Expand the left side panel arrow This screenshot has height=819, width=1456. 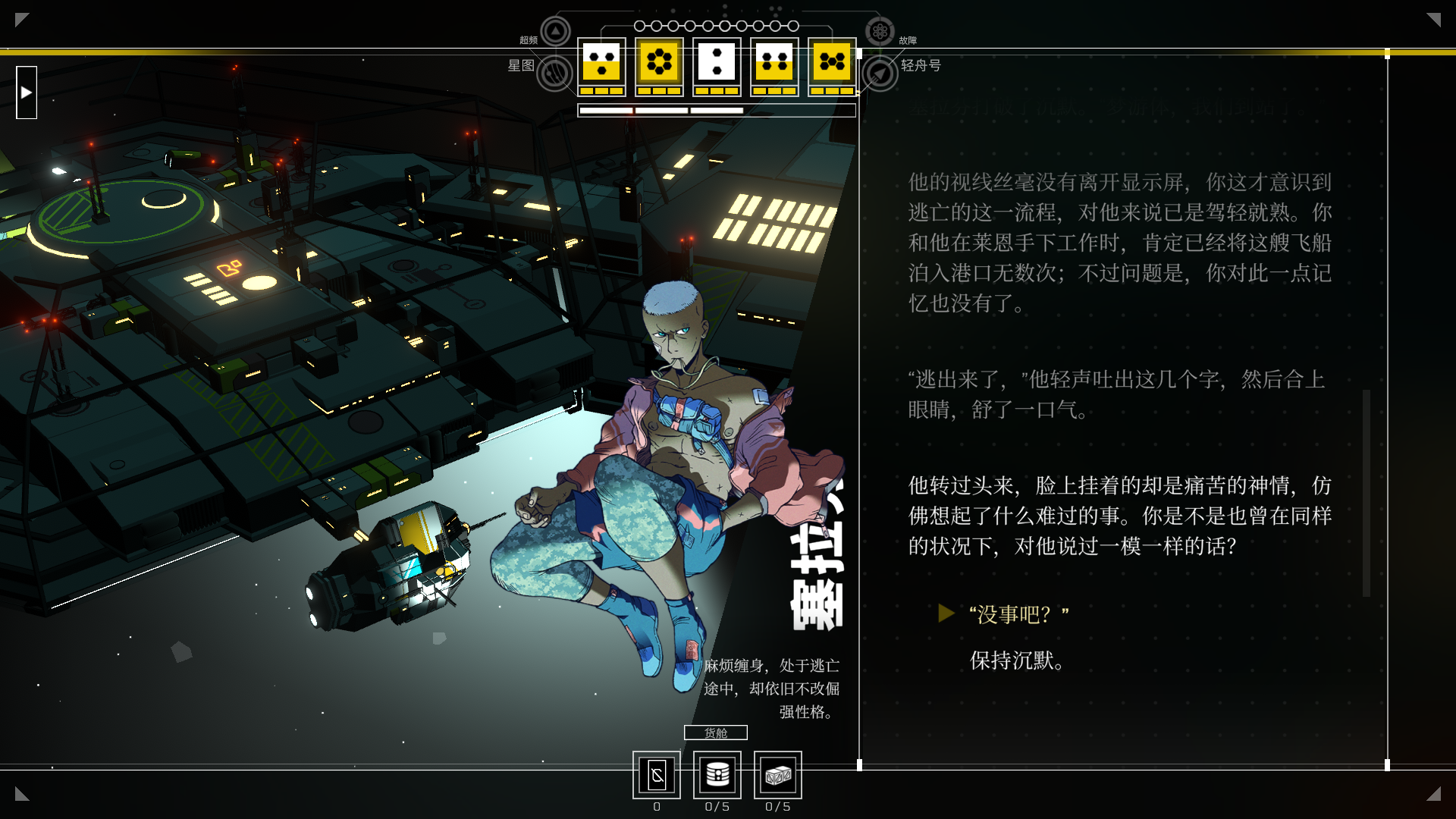click(27, 93)
